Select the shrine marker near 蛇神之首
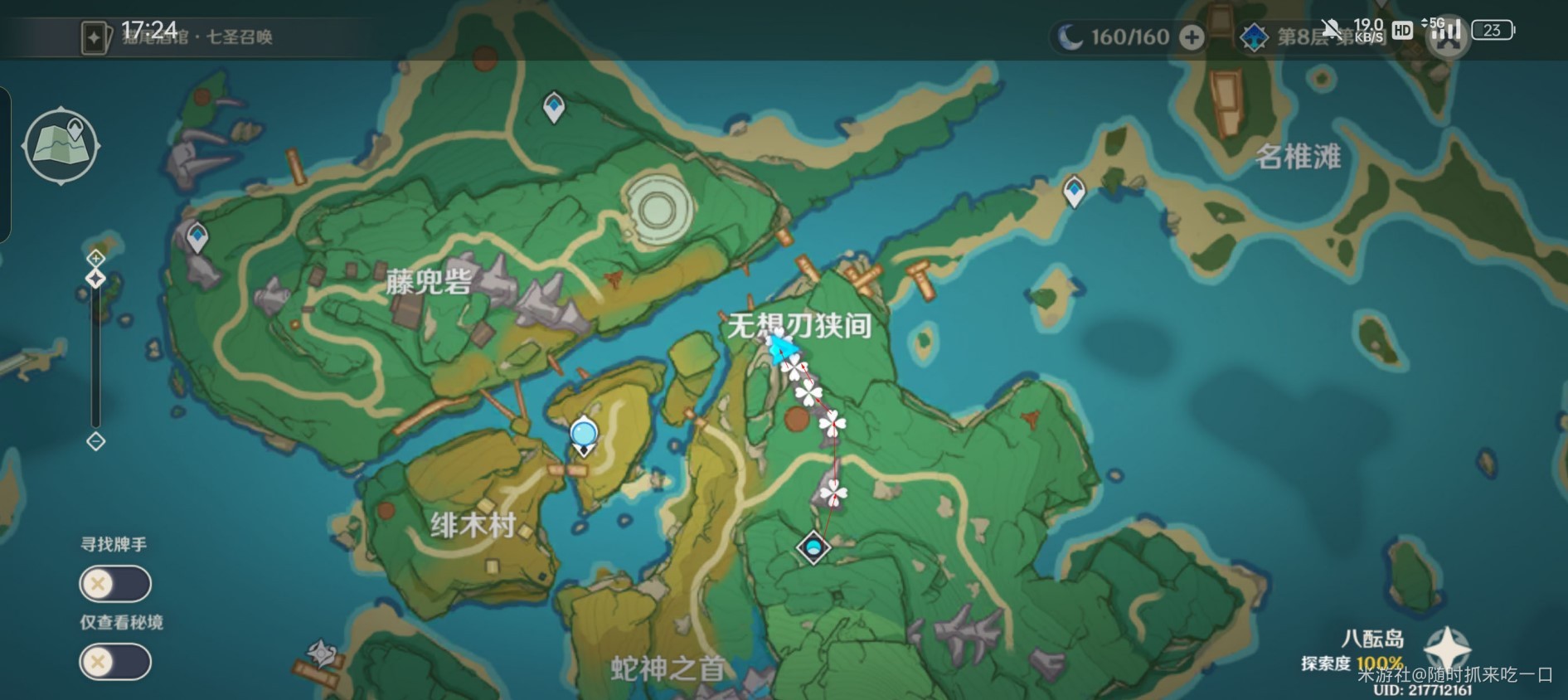1568x700 pixels. tap(323, 654)
